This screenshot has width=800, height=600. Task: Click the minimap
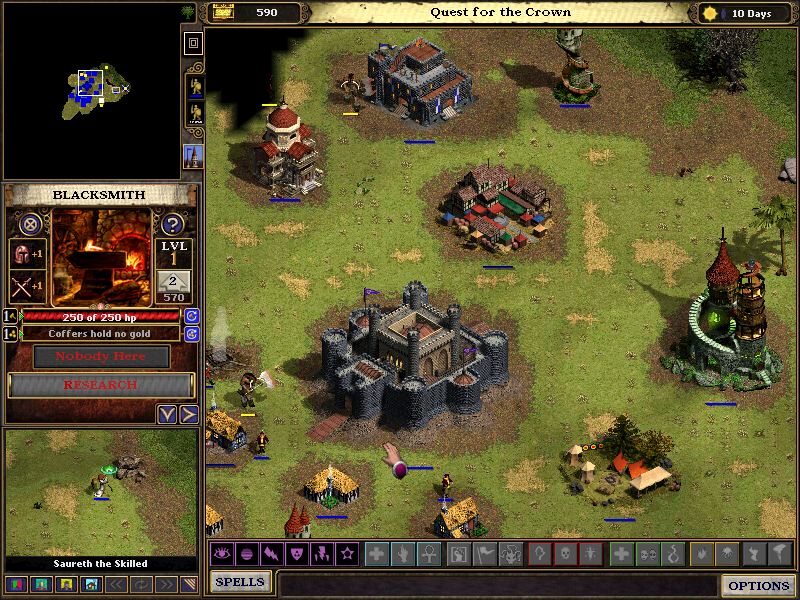91,91
